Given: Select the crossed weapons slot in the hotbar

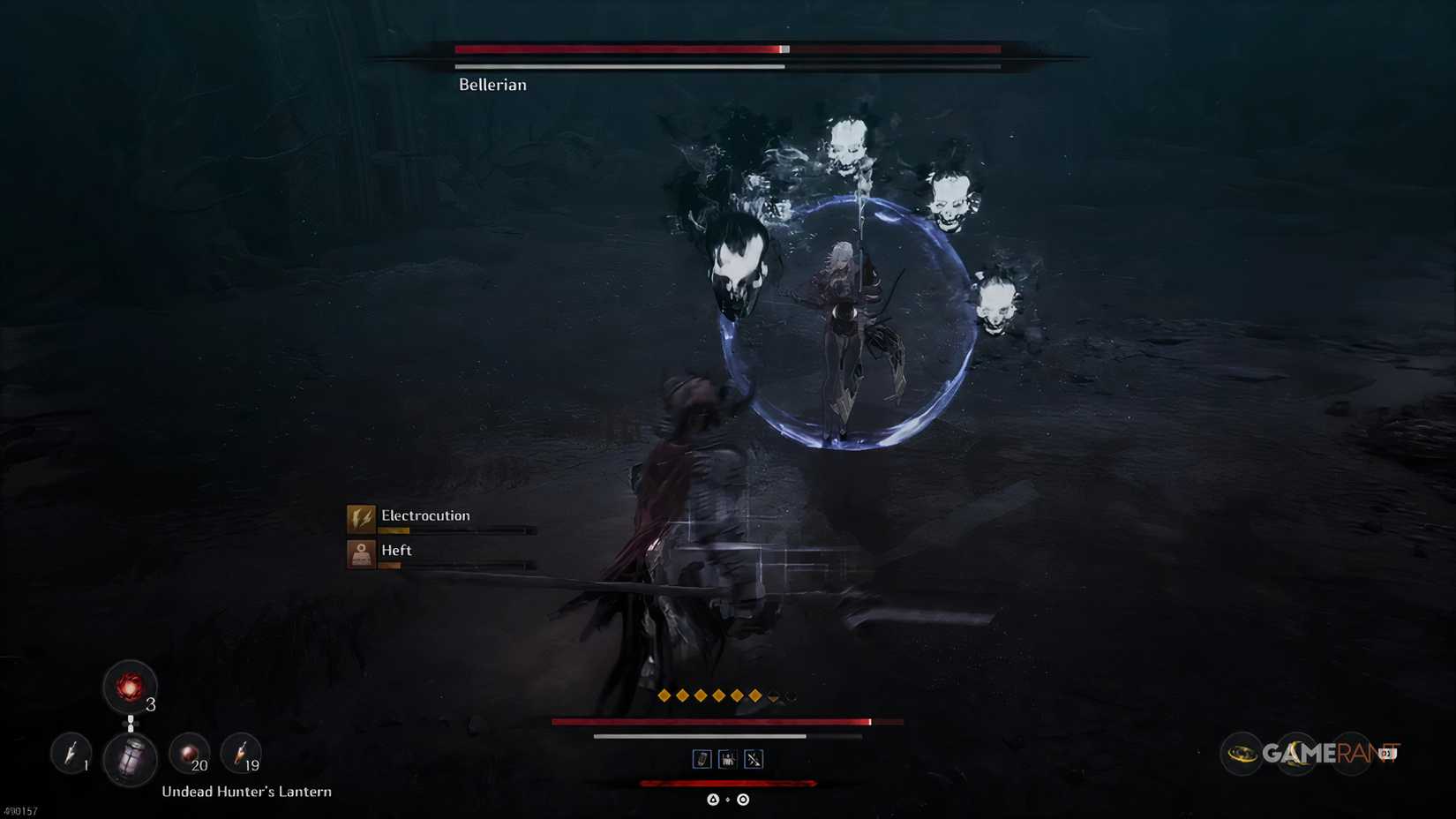Looking at the screenshot, I should tap(753, 759).
